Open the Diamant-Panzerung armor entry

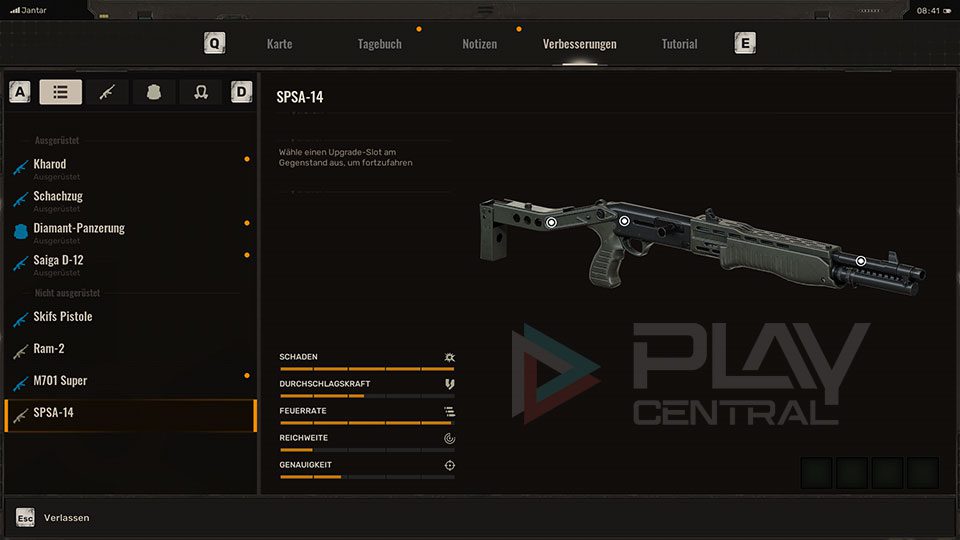tap(79, 229)
